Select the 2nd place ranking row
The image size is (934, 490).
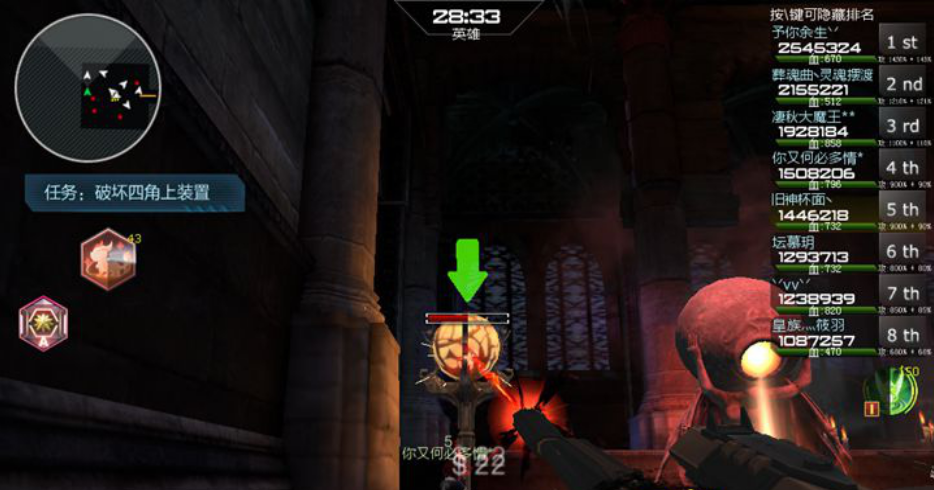tap(847, 85)
